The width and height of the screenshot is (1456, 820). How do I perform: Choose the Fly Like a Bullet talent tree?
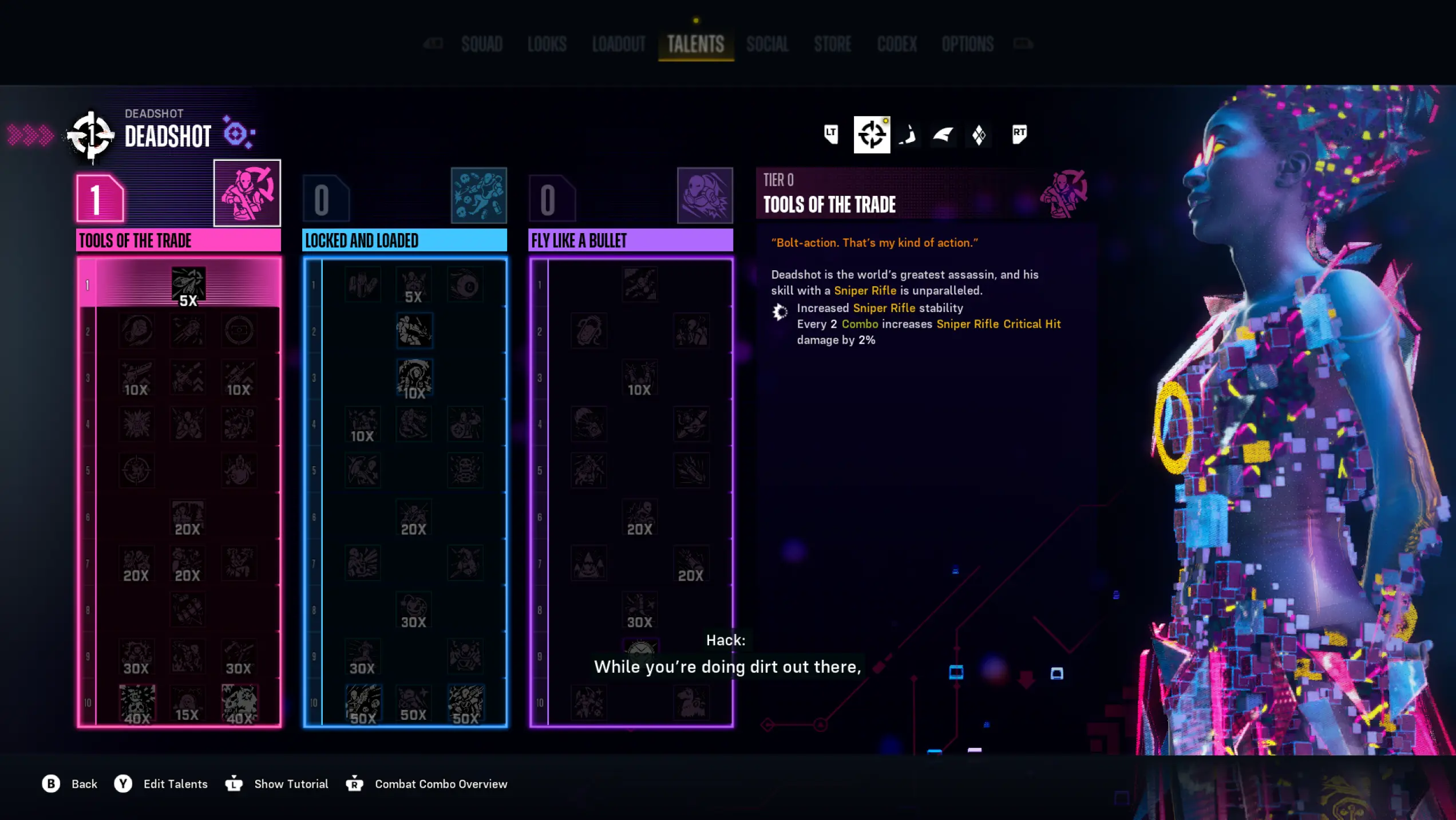pyautogui.click(x=630, y=241)
